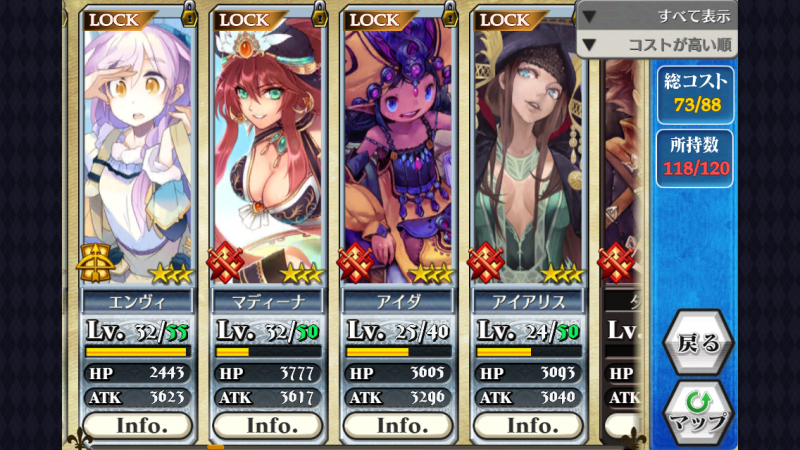The width and height of the screenshot is (800, 450).
Task: Open the マップ button
Action: tap(698, 409)
